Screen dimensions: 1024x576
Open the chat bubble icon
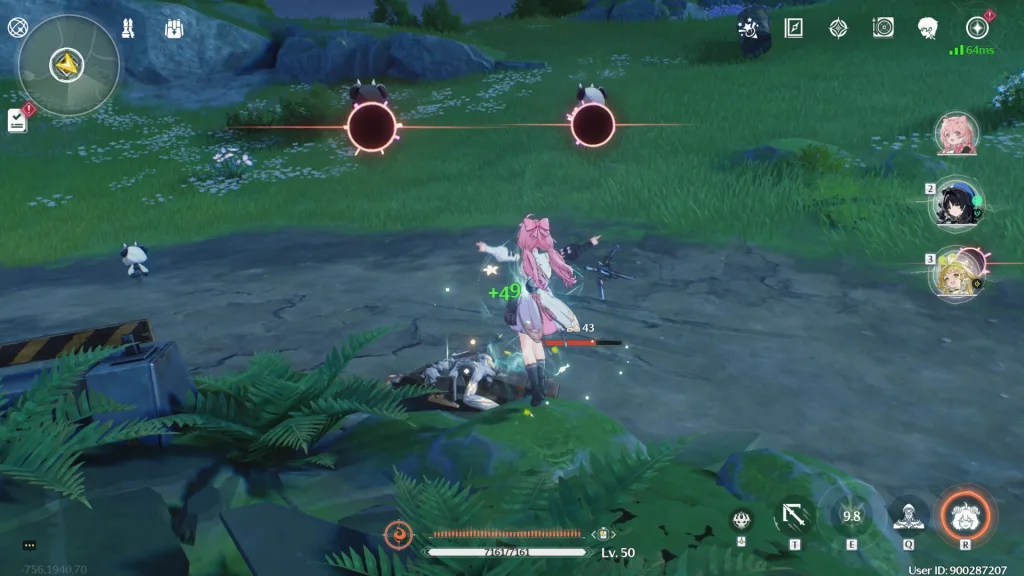tap(28, 545)
